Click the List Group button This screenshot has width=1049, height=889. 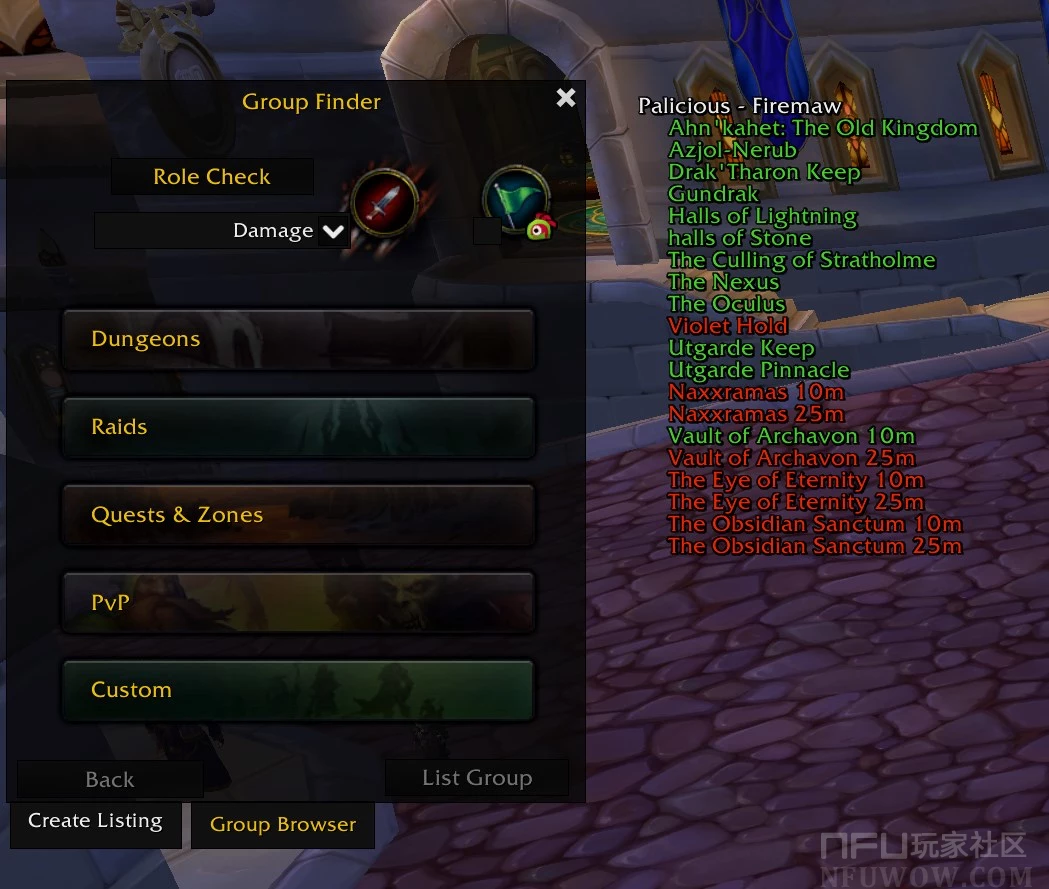tap(477, 778)
